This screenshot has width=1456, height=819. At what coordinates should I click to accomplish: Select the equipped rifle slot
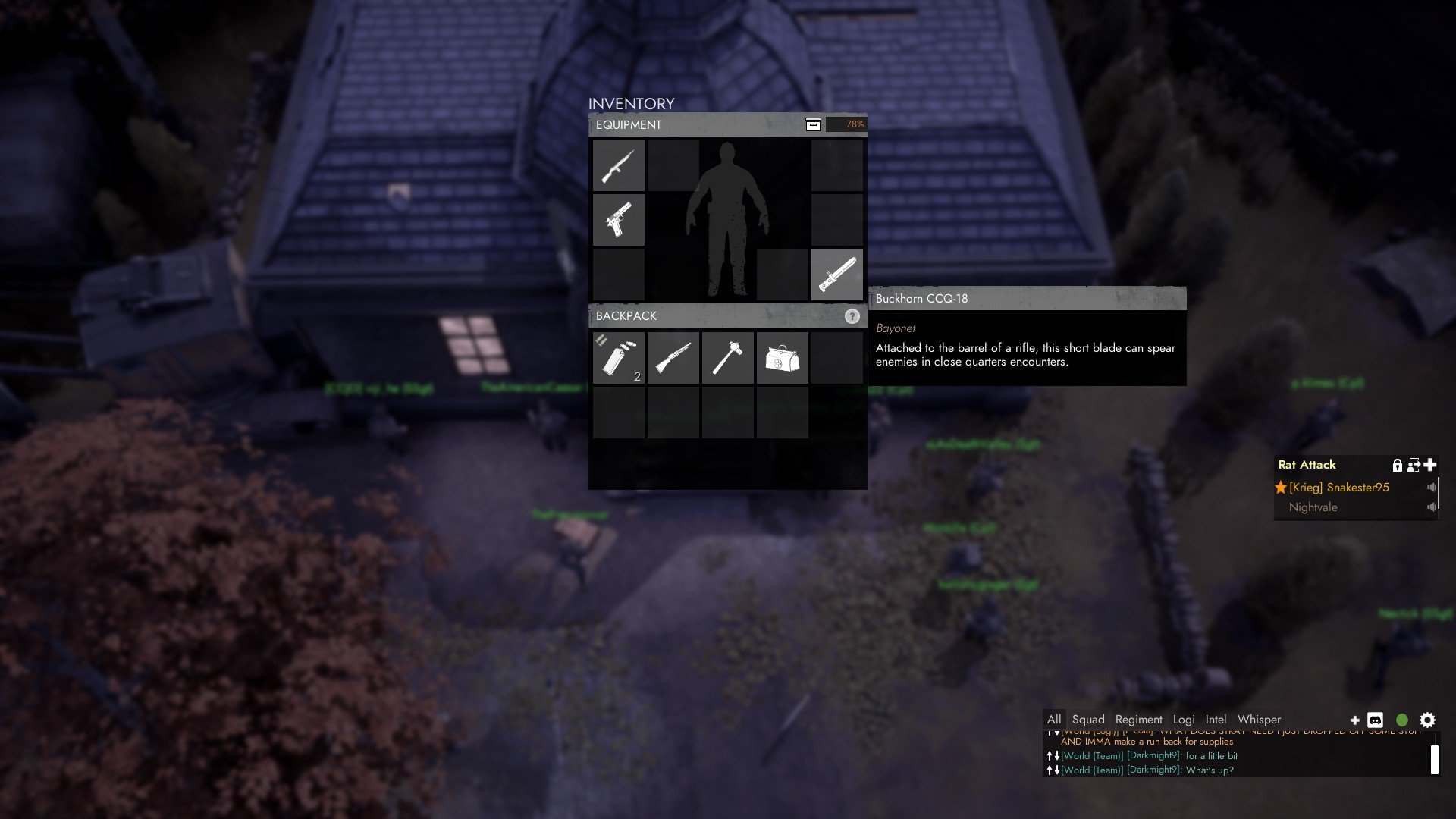pyautogui.click(x=619, y=165)
